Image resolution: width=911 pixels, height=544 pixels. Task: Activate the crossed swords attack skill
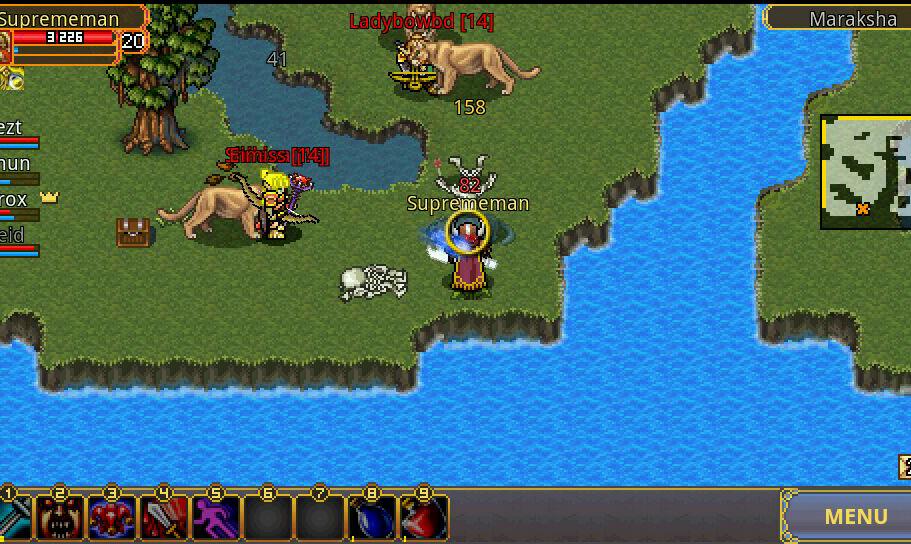[14, 518]
